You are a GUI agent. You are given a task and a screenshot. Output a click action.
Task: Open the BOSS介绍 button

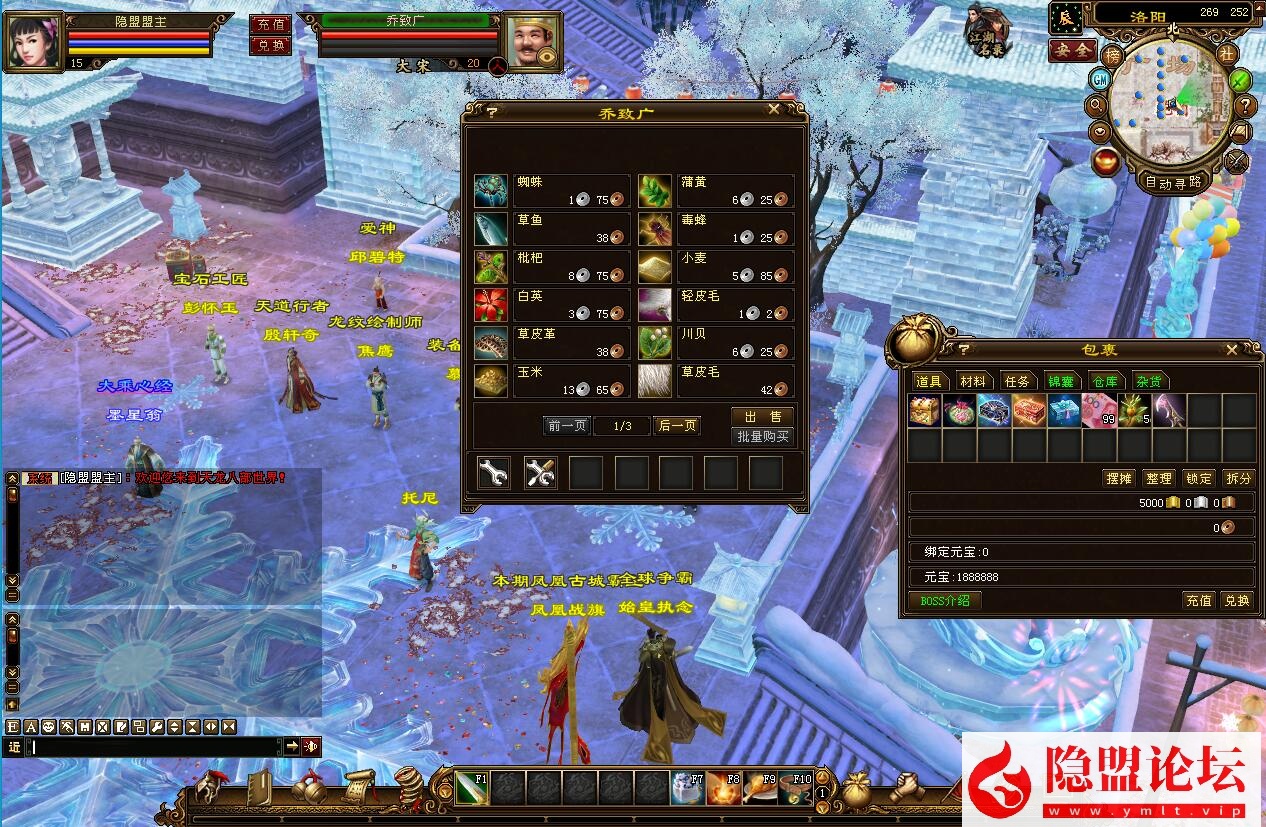[x=944, y=600]
